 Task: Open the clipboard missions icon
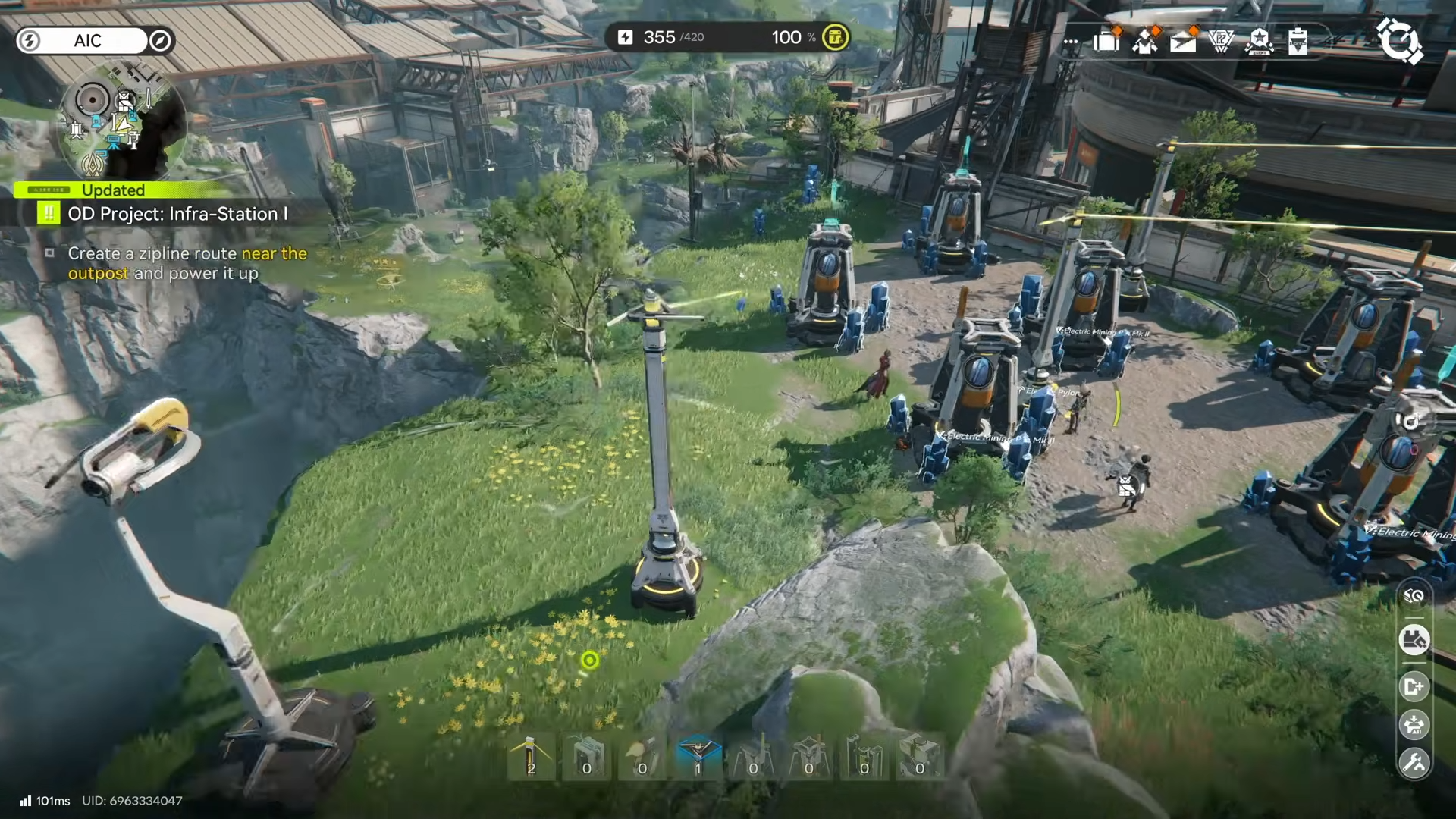coord(1298,41)
